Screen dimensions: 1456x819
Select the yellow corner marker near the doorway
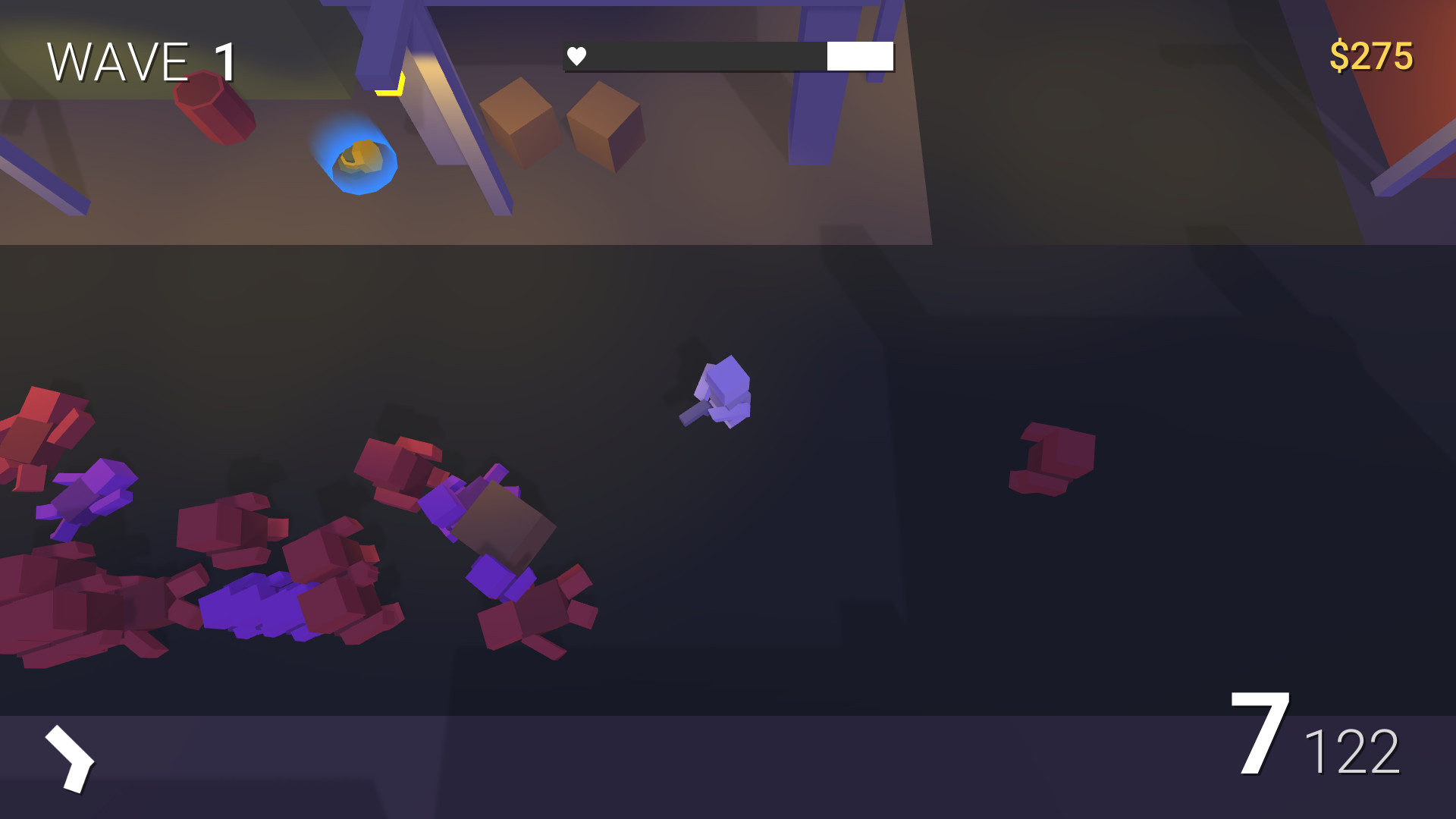click(389, 83)
